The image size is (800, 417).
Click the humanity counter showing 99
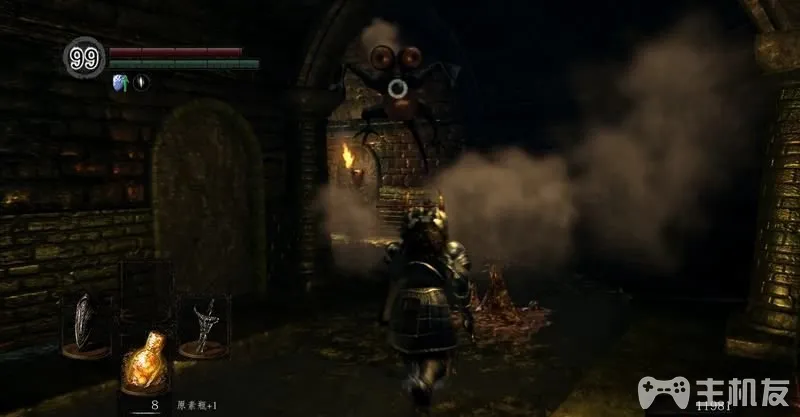pyautogui.click(x=84, y=59)
